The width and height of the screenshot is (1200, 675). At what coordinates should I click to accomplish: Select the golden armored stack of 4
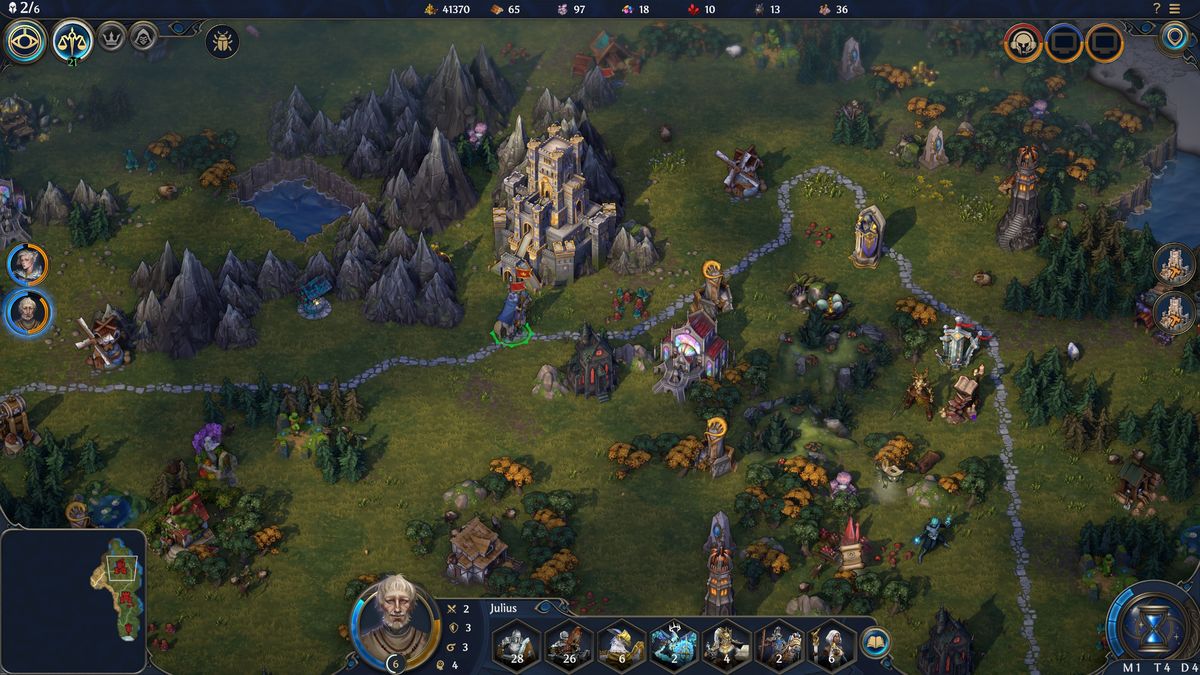point(725,645)
